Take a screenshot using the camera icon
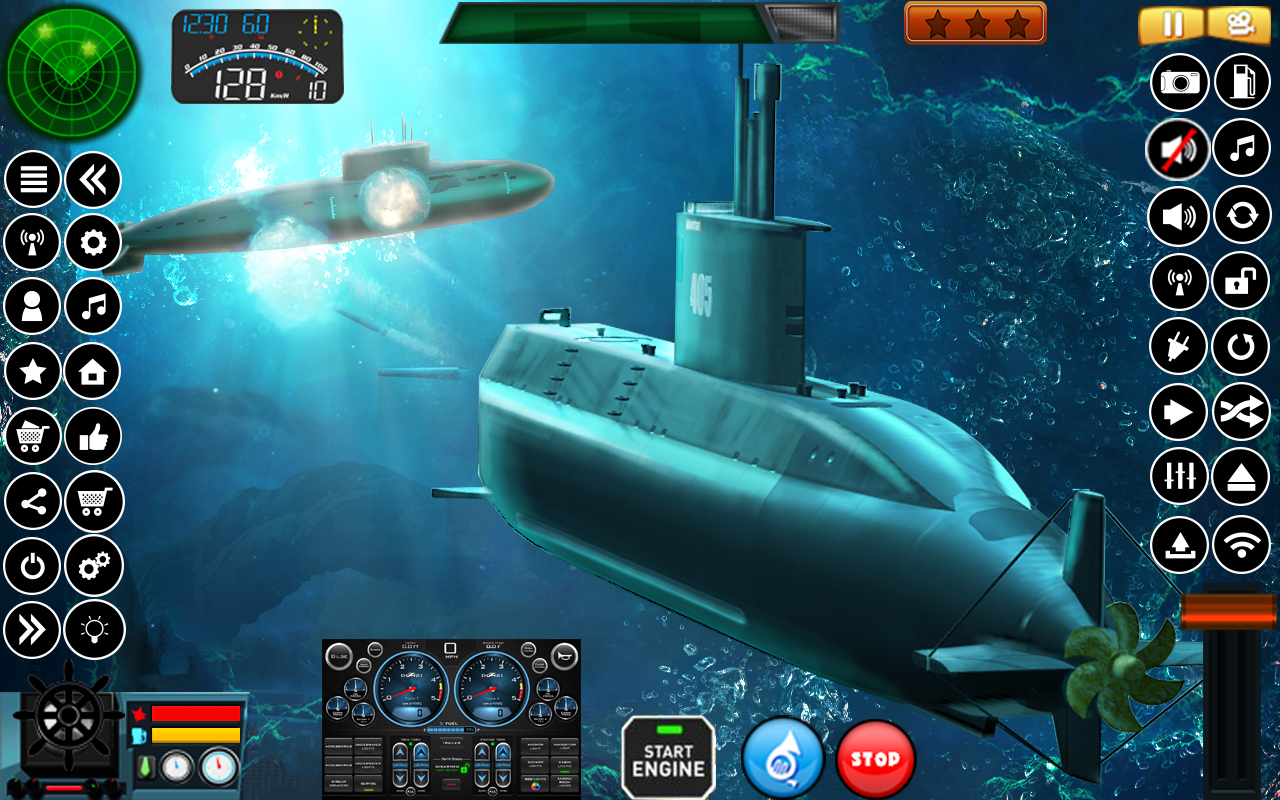 [1178, 82]
